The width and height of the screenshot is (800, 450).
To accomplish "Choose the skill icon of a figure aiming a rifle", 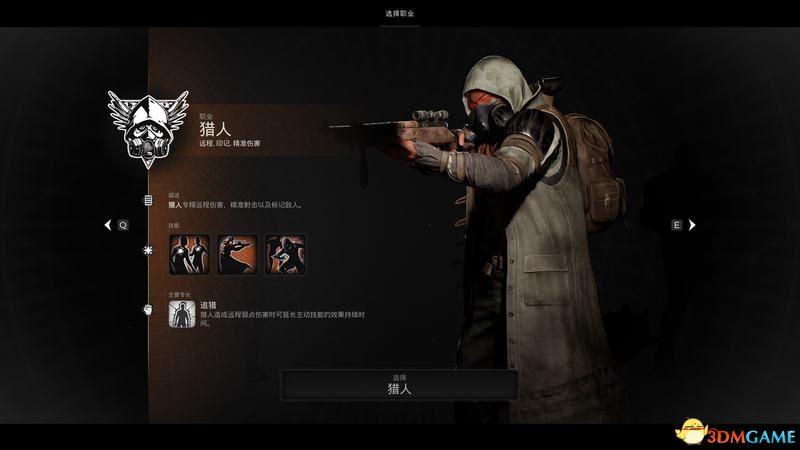I will click(x=238, y=254).
